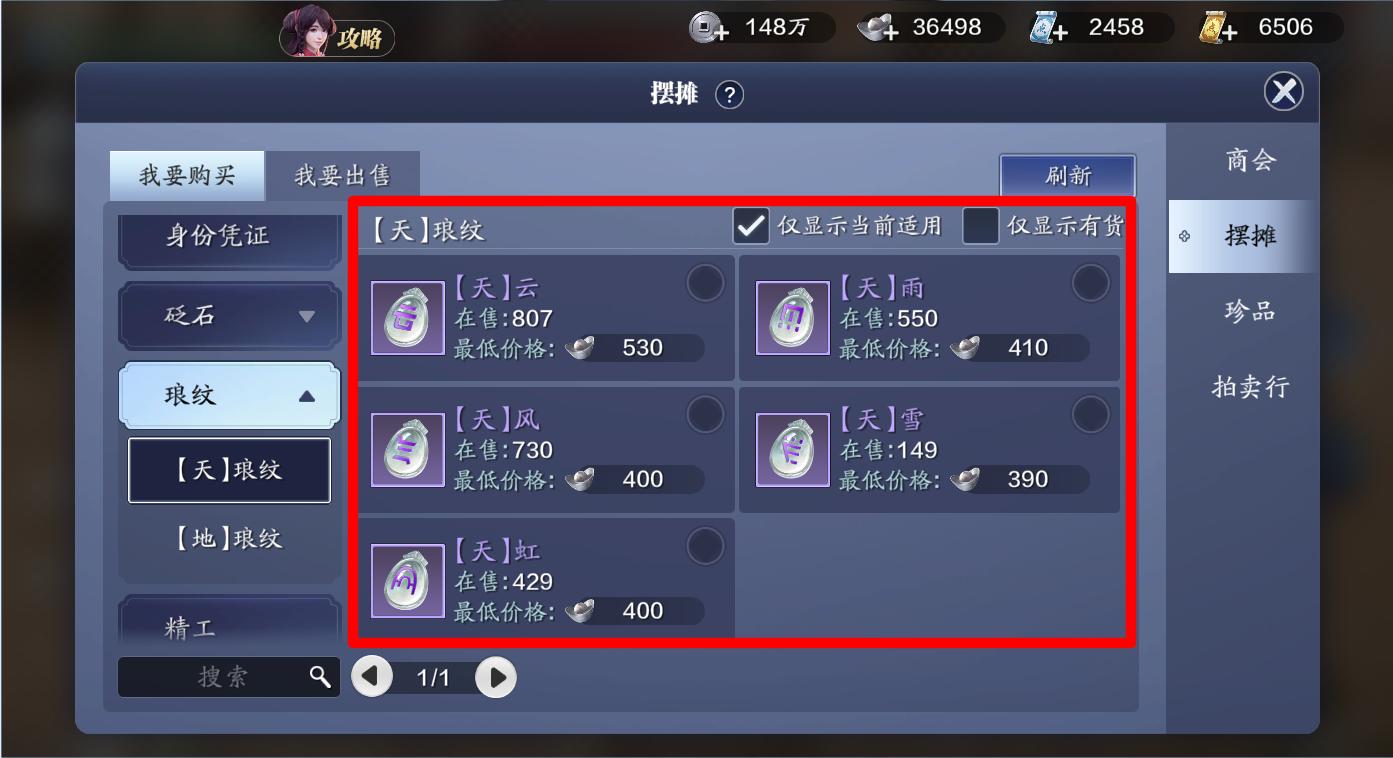Viewport: 1393px width, 758px height.
Task: Open the 摆摊 help question mark
Action: pos(728,92)
